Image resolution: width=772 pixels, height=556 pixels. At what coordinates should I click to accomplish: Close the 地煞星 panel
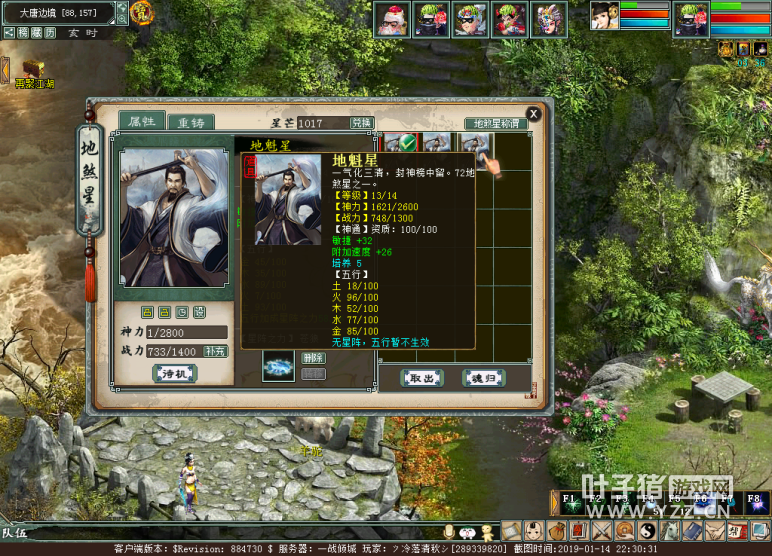pos(533,114)
